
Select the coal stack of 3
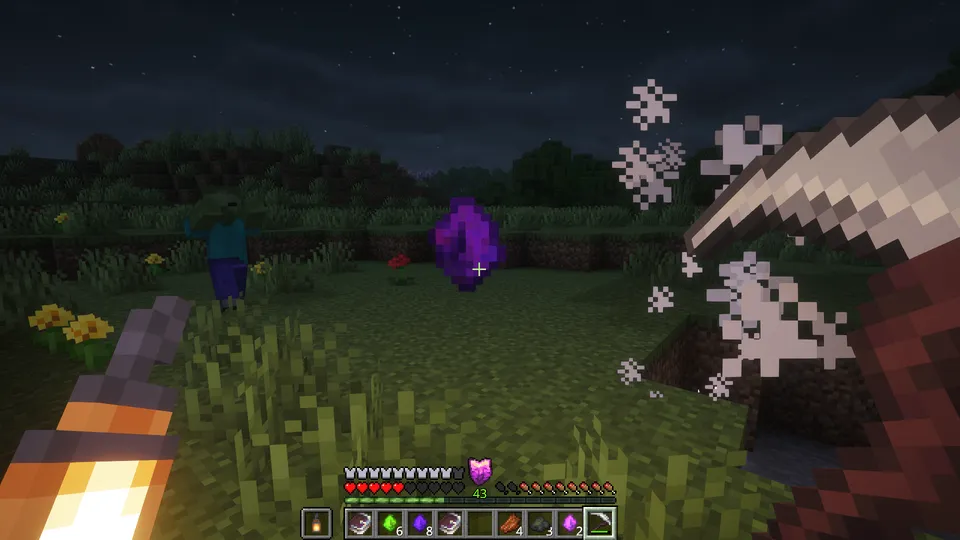541,522
